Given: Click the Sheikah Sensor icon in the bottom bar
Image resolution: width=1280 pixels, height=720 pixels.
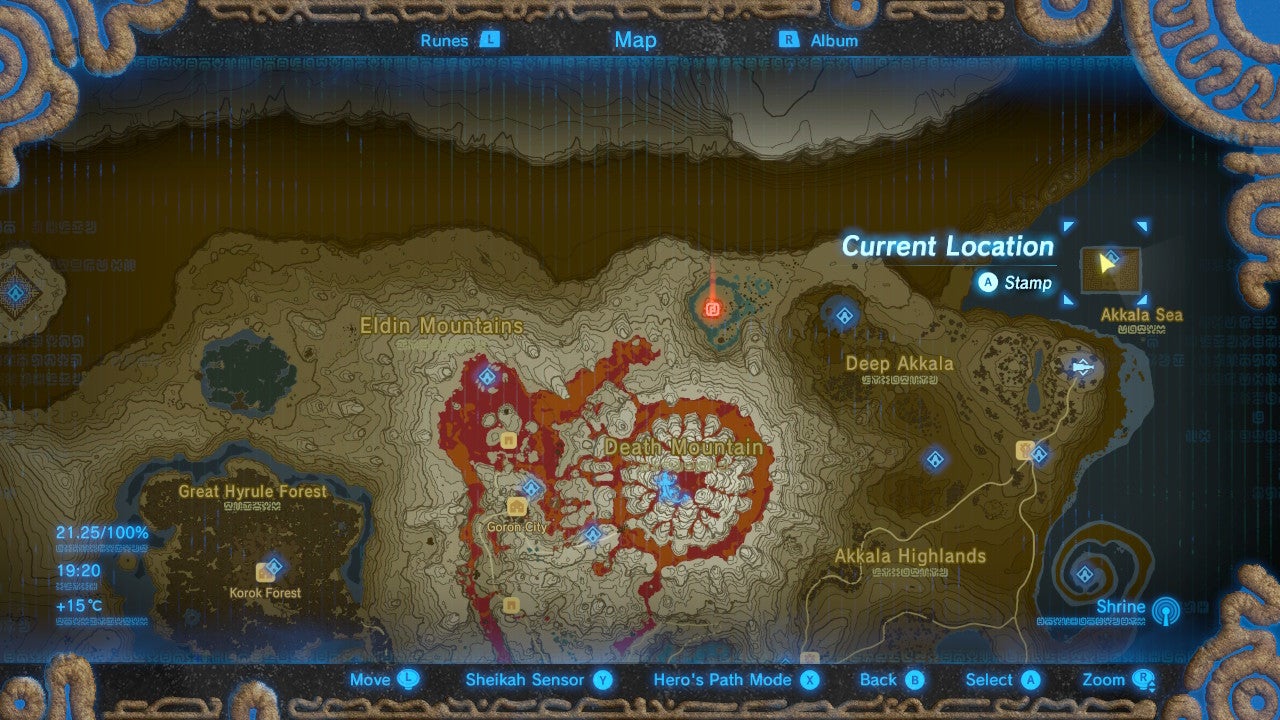Looking at the screenshot, I should click(600, 679).
